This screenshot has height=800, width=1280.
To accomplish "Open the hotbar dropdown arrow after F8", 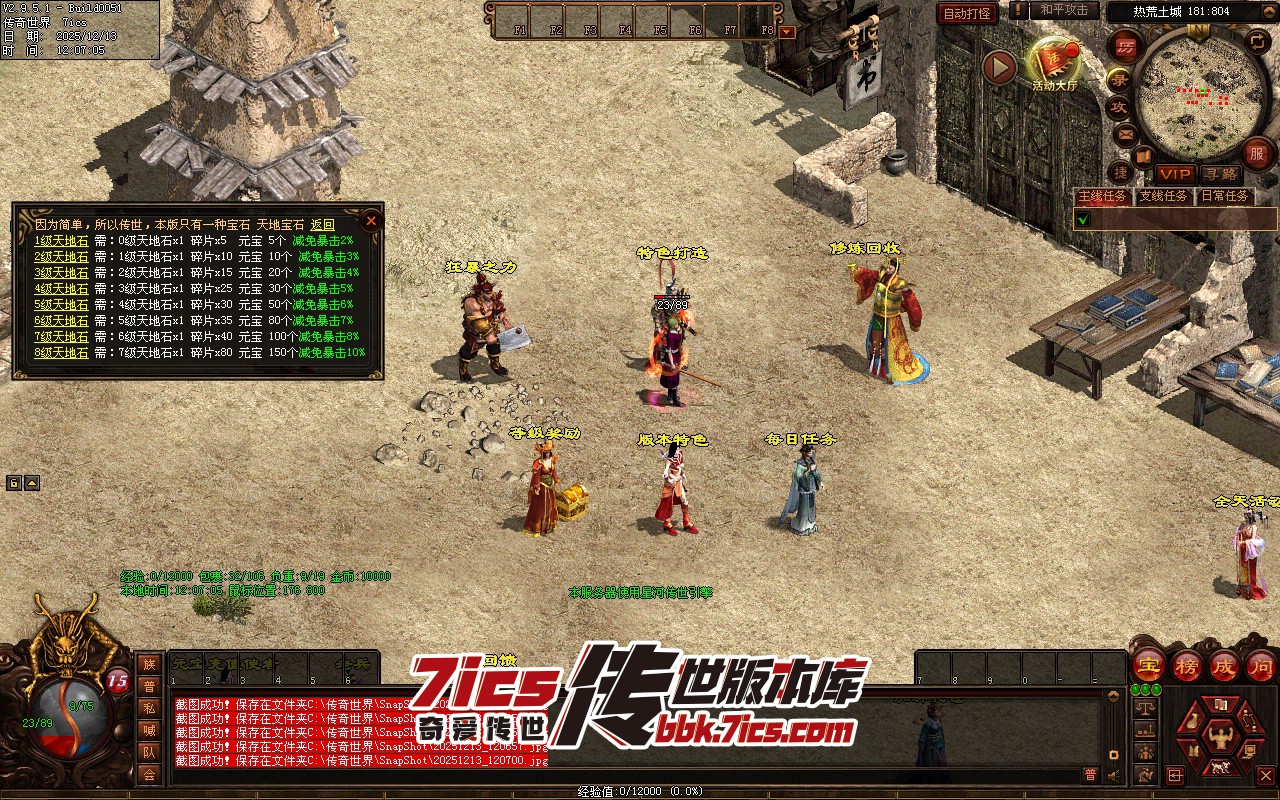I will click(787, 31).
